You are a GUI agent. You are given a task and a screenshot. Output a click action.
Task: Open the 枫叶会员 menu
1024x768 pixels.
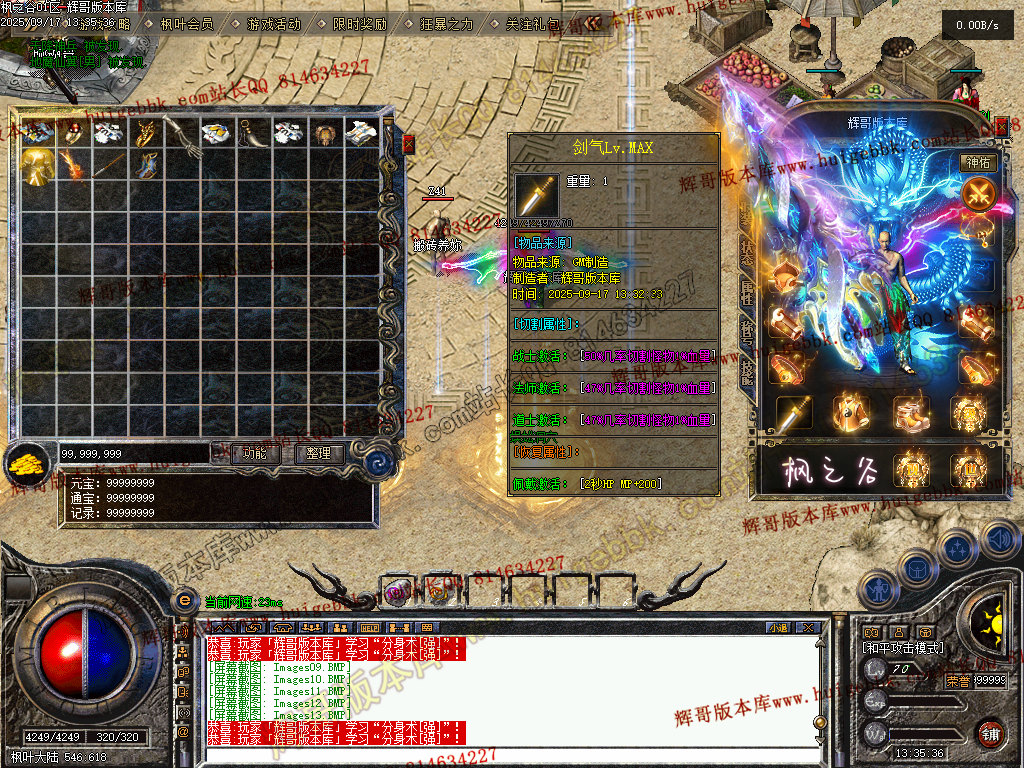pyautogui.click(x=187, y=24)
